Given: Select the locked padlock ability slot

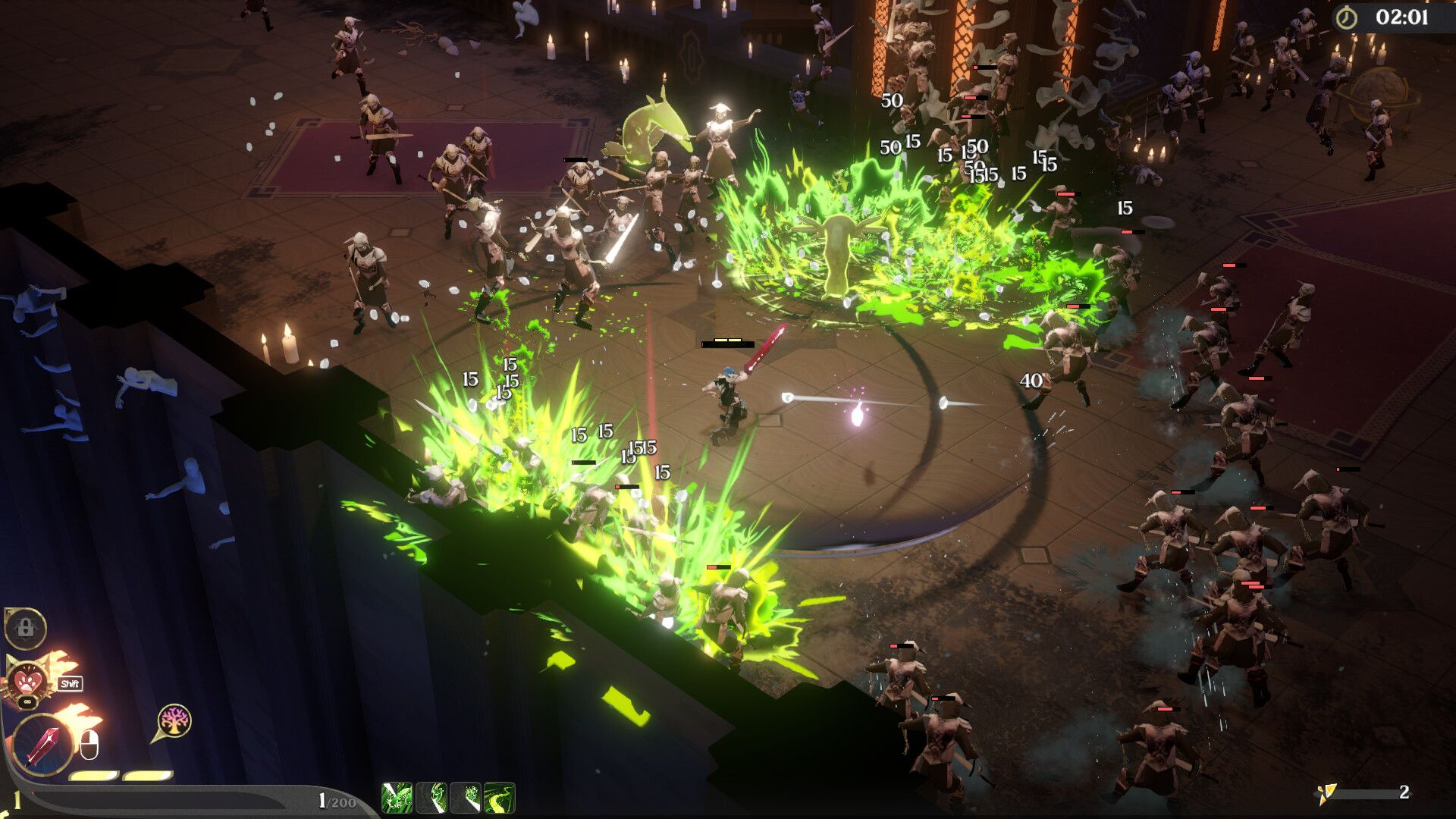Looking at the screenshot, I should tap(26, 628).
